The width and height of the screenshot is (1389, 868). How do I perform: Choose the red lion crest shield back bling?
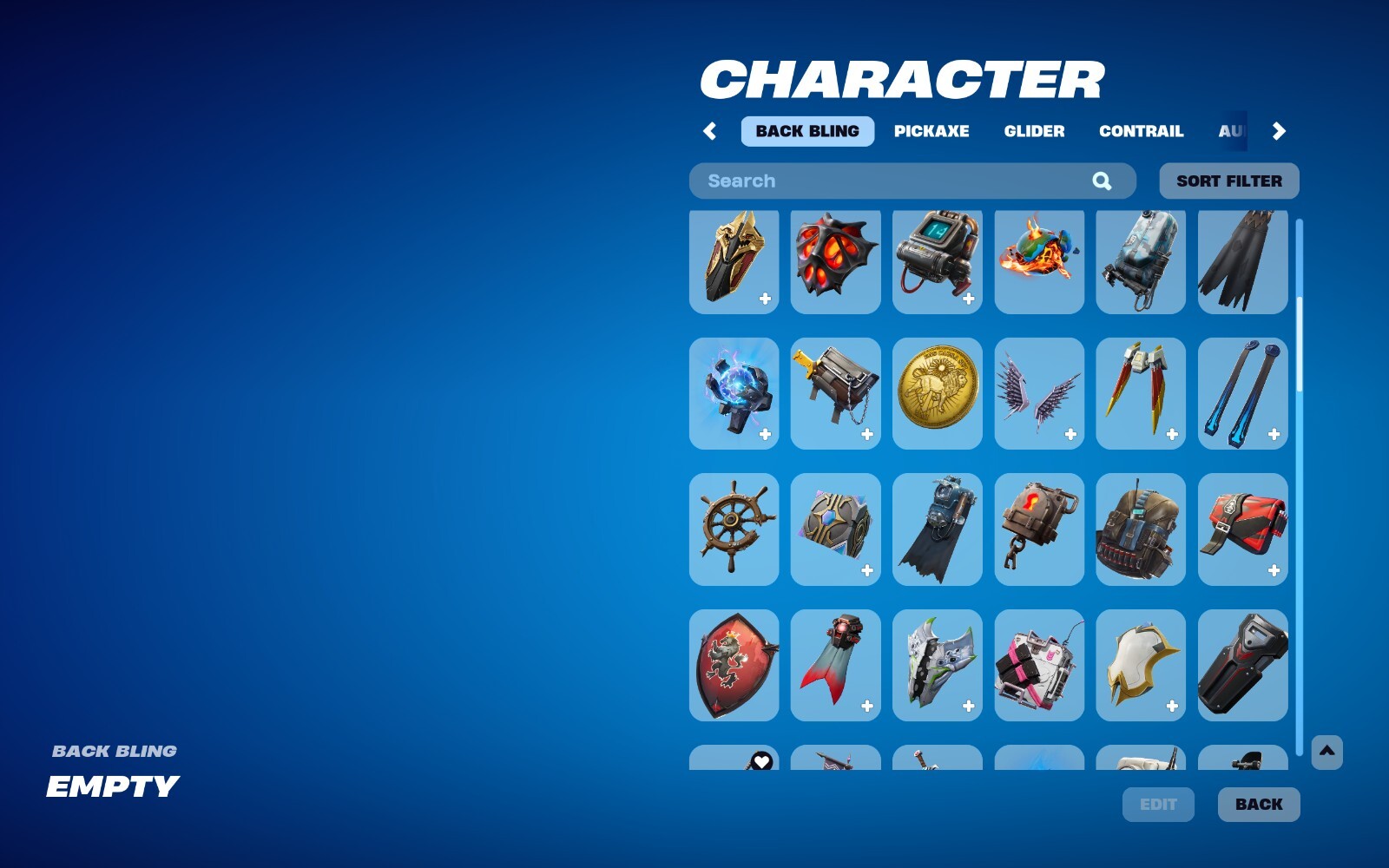734,664
